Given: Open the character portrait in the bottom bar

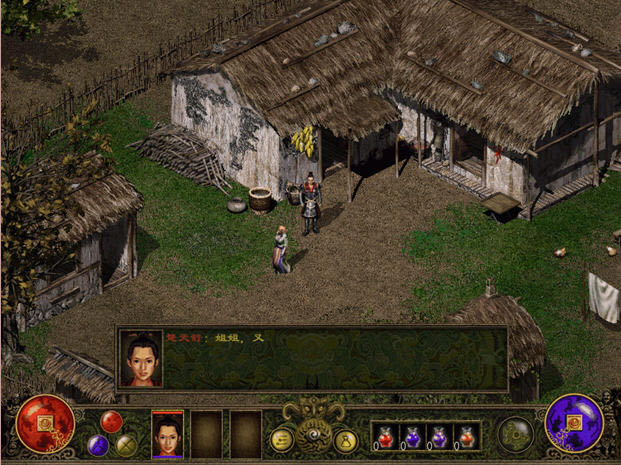Looking at the screenshot, I should [167, 434].
